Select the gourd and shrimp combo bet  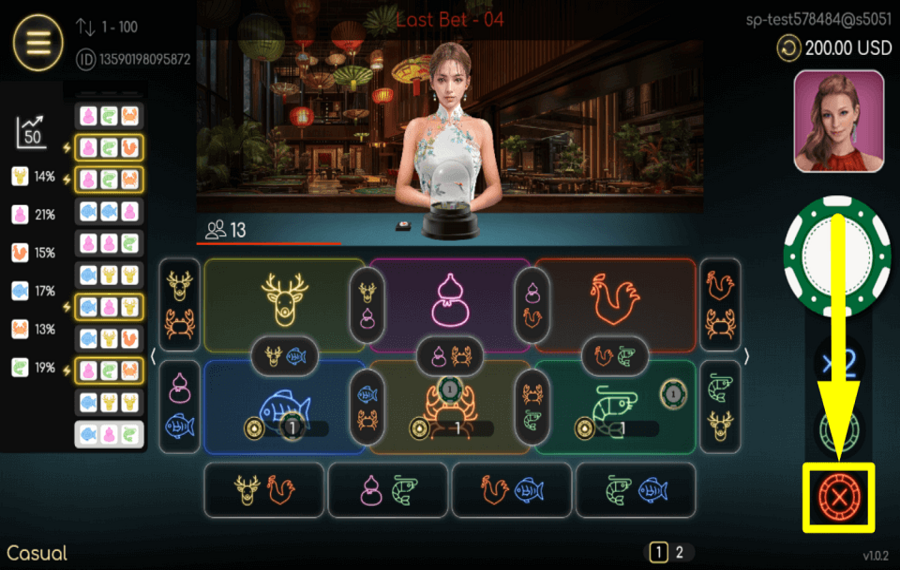click(x=387, y=490)
